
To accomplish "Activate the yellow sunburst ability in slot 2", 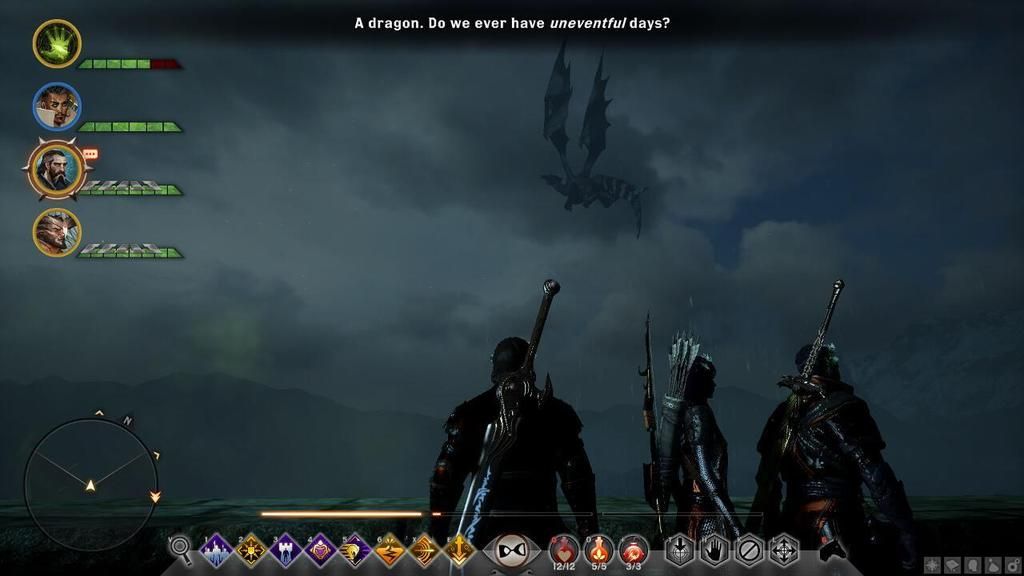I will coord(251,550).
